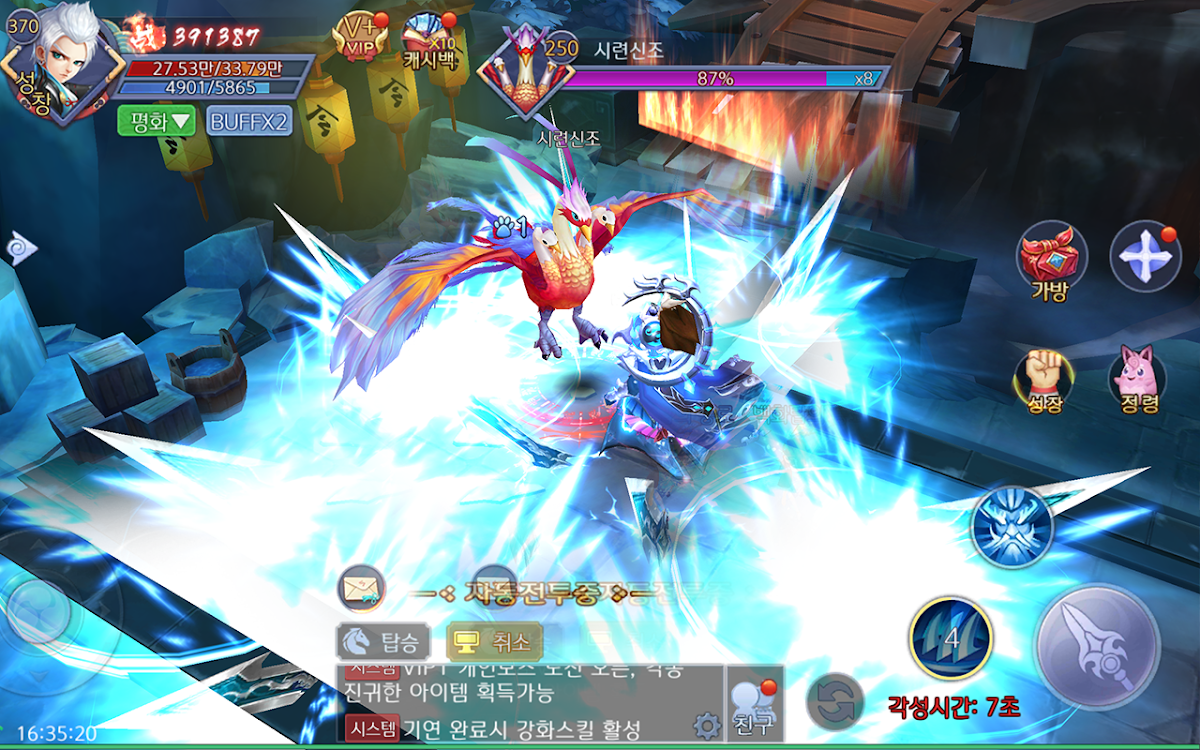
Task: Open the 친구 friends list
Action: click(754, 704)
